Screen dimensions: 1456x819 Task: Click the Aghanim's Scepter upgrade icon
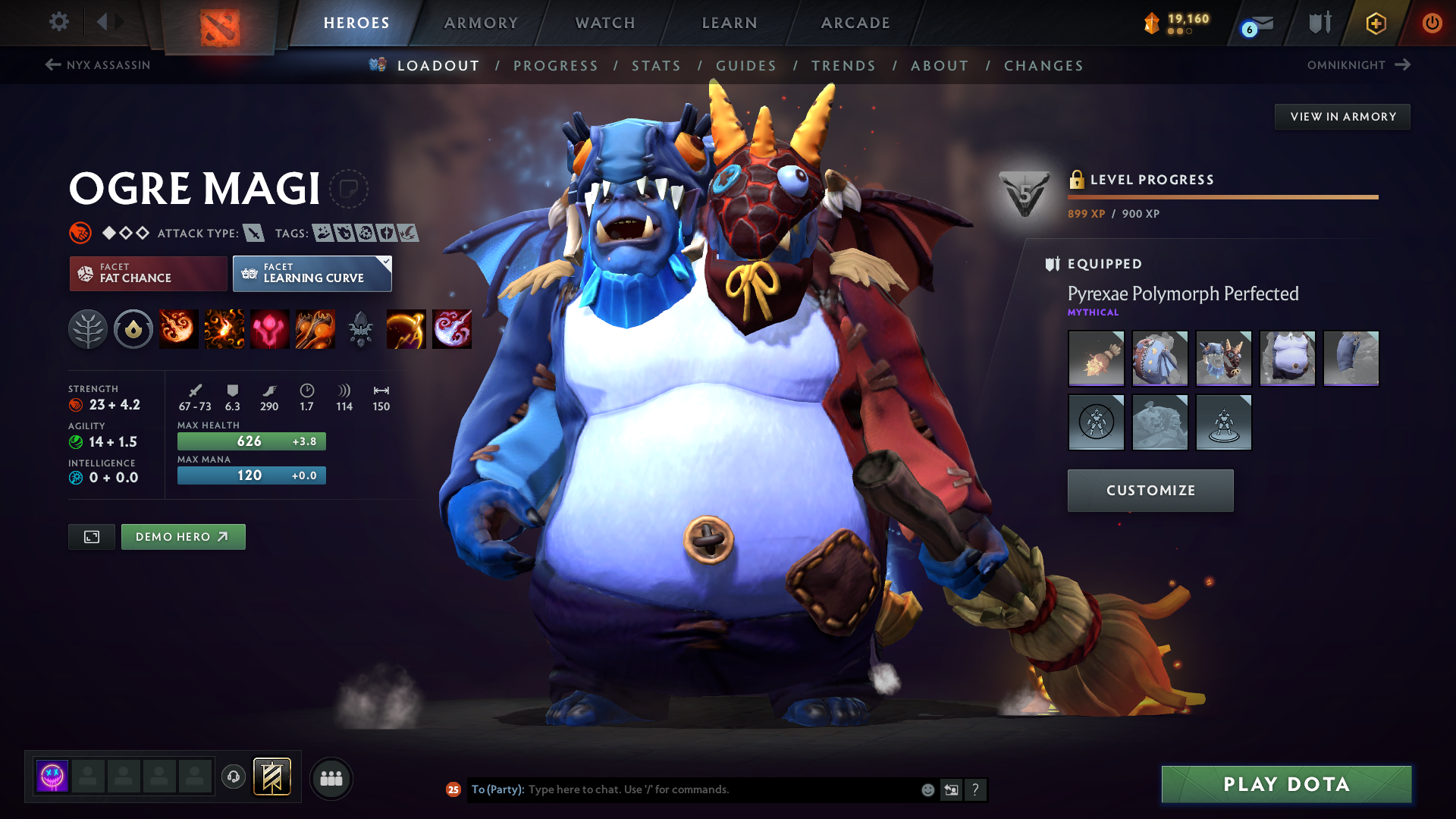361,328
